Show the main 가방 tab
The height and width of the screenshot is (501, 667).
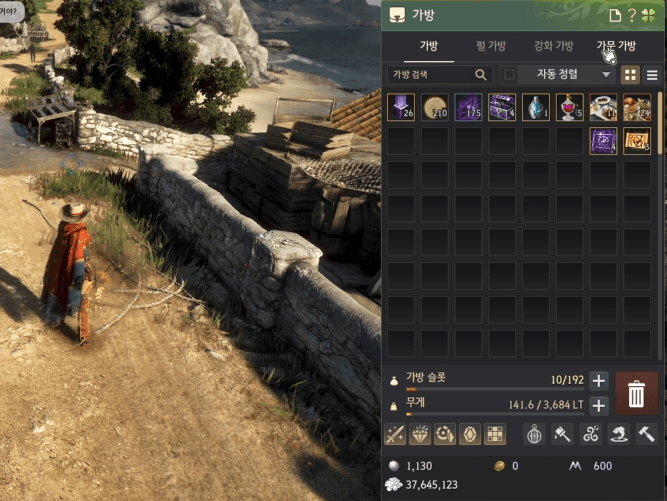[428, 46]
